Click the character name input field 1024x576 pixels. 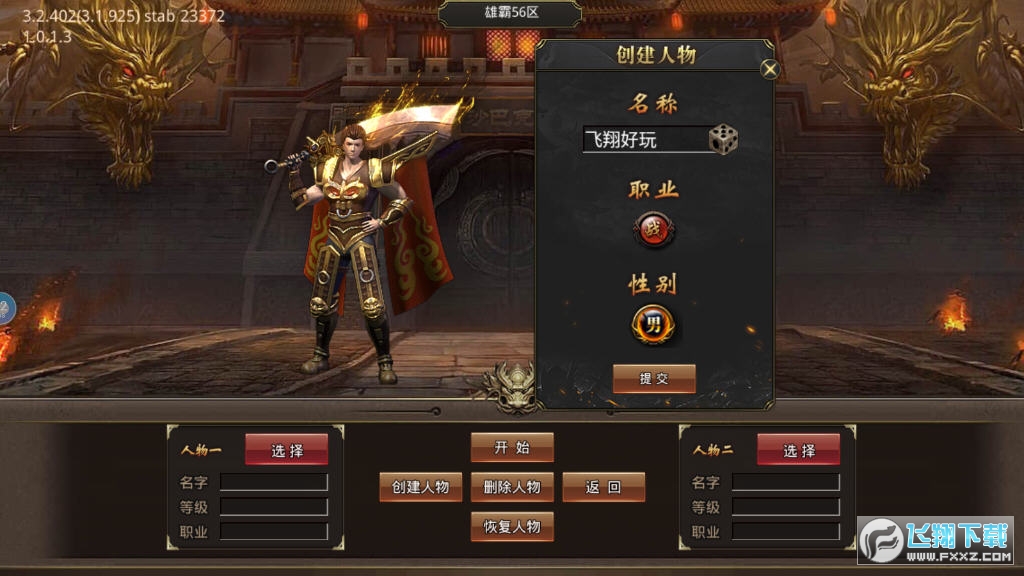pyautogui.click(x=644, y=139)
